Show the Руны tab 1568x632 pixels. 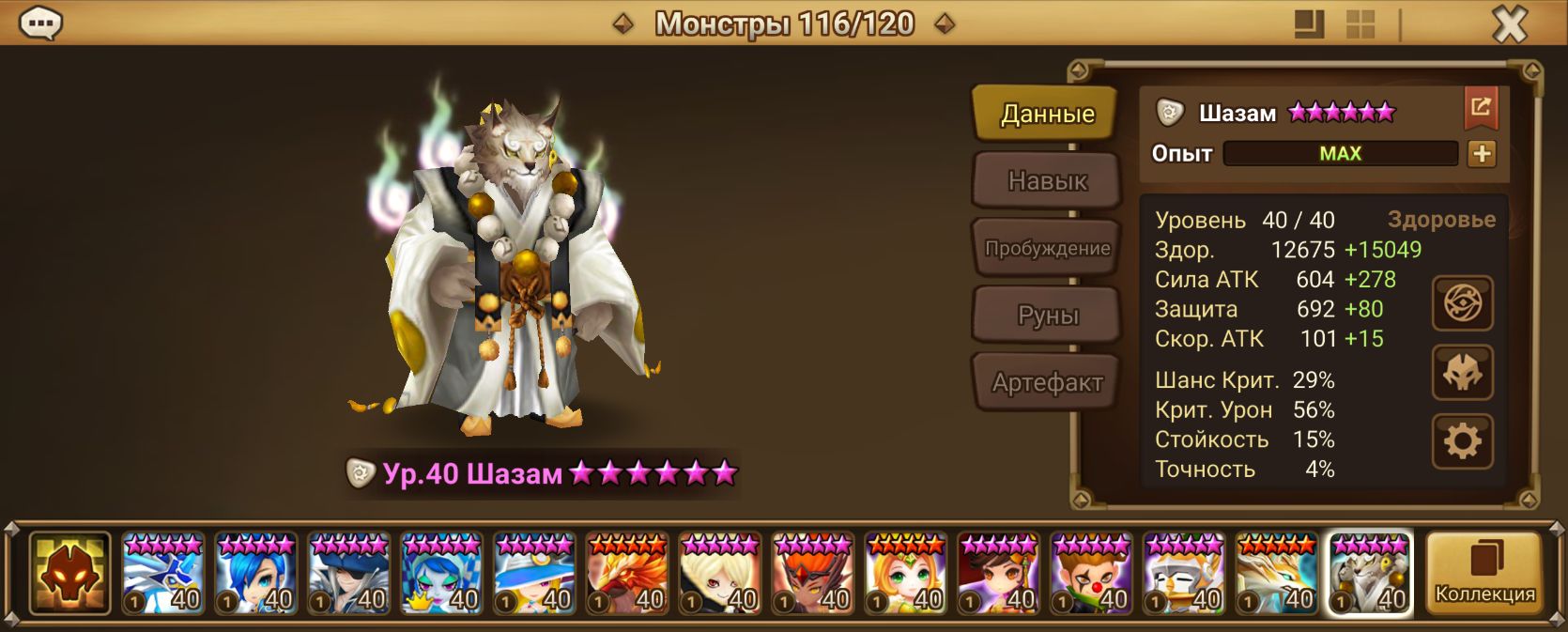click(x=1046, y=316)
